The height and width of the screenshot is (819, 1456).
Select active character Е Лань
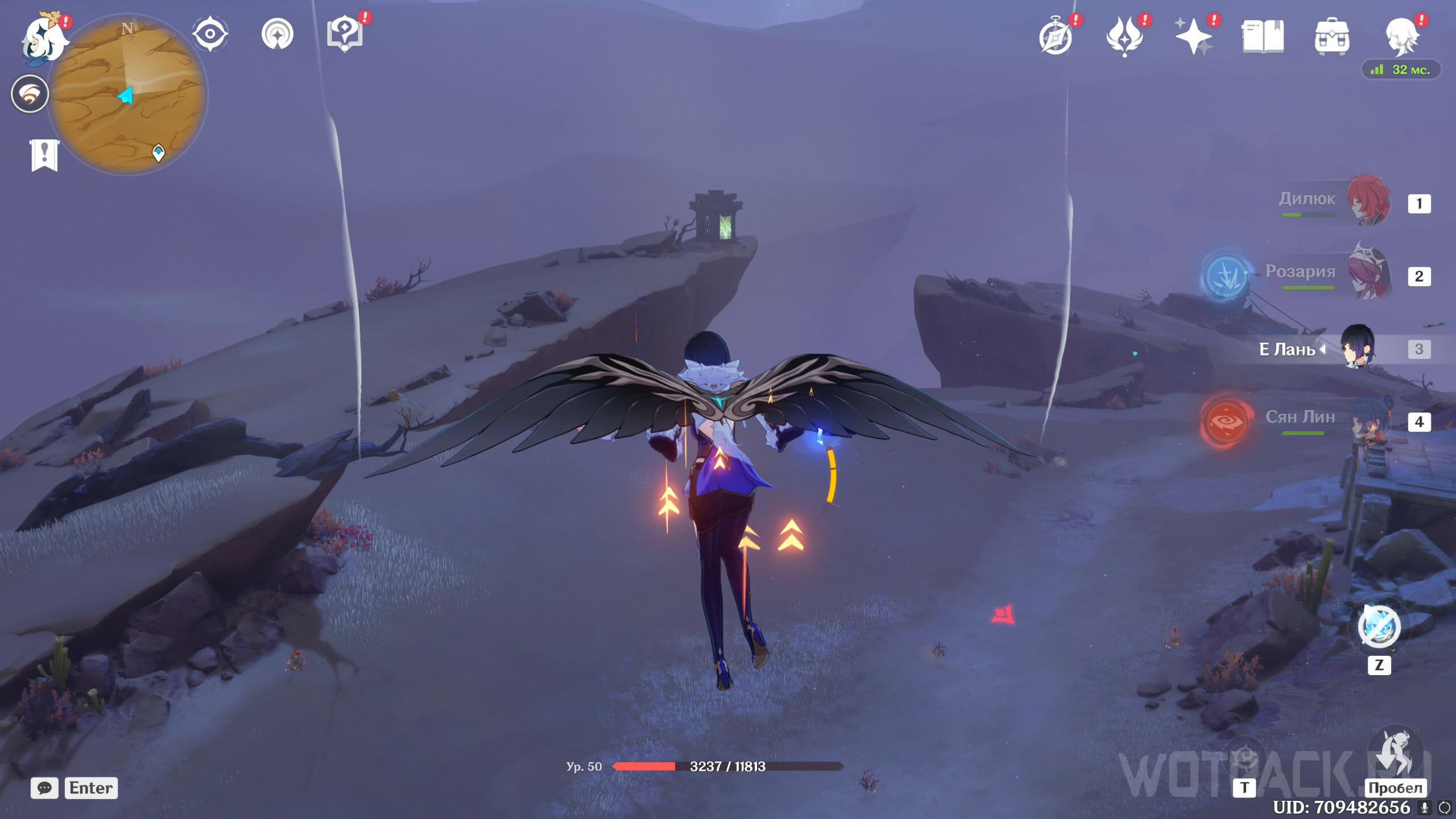pos(1358,347)
